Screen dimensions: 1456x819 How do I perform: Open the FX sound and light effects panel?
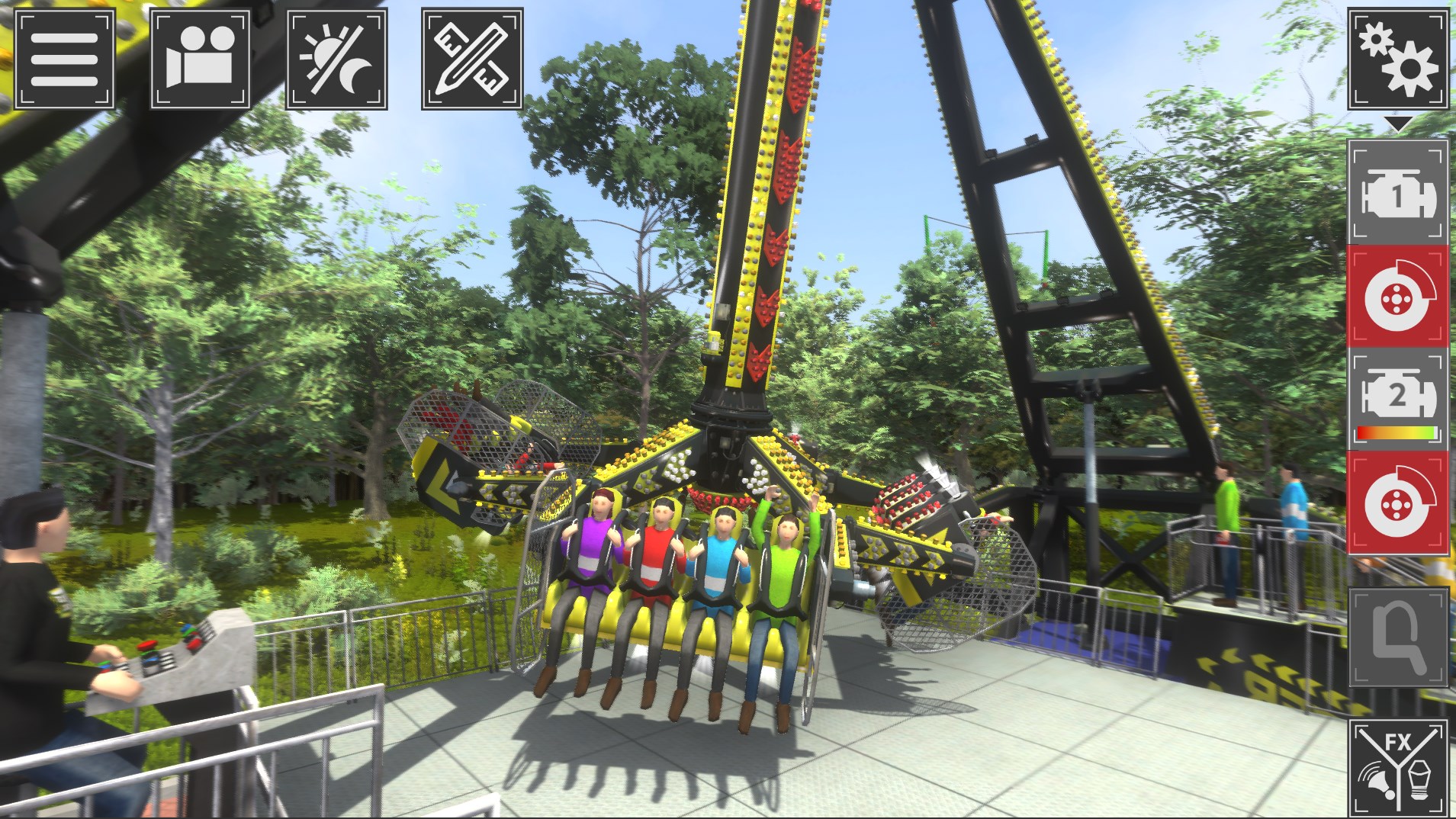point(1397,765)
